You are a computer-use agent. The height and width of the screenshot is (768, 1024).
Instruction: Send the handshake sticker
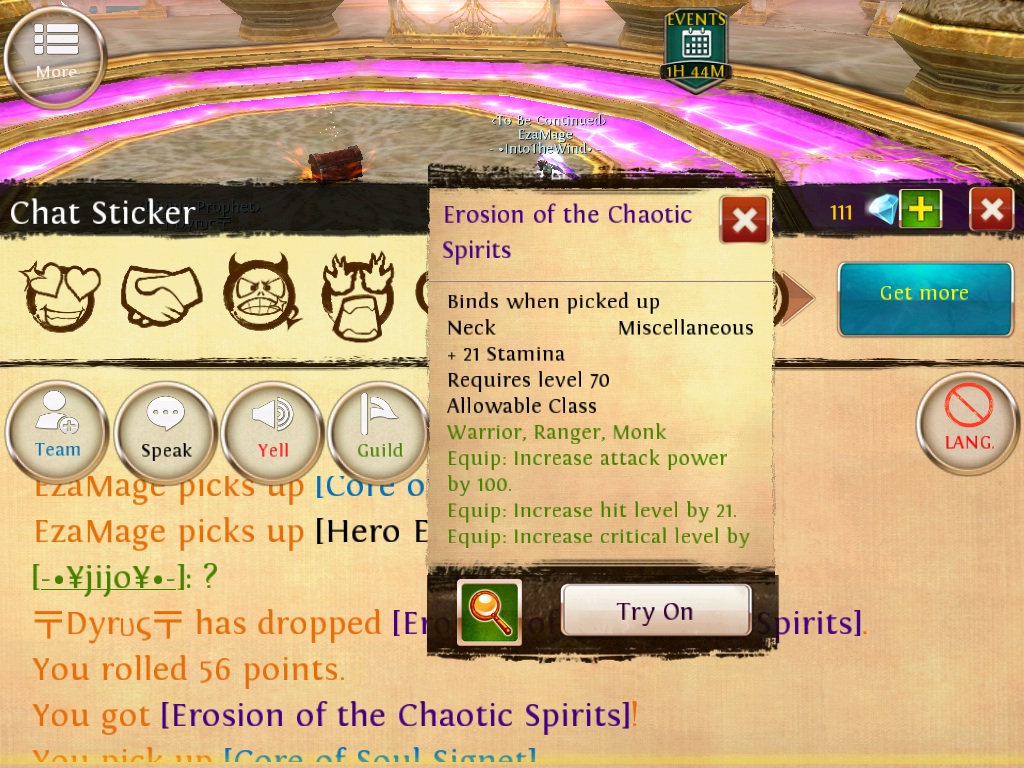tap(161, 297)
